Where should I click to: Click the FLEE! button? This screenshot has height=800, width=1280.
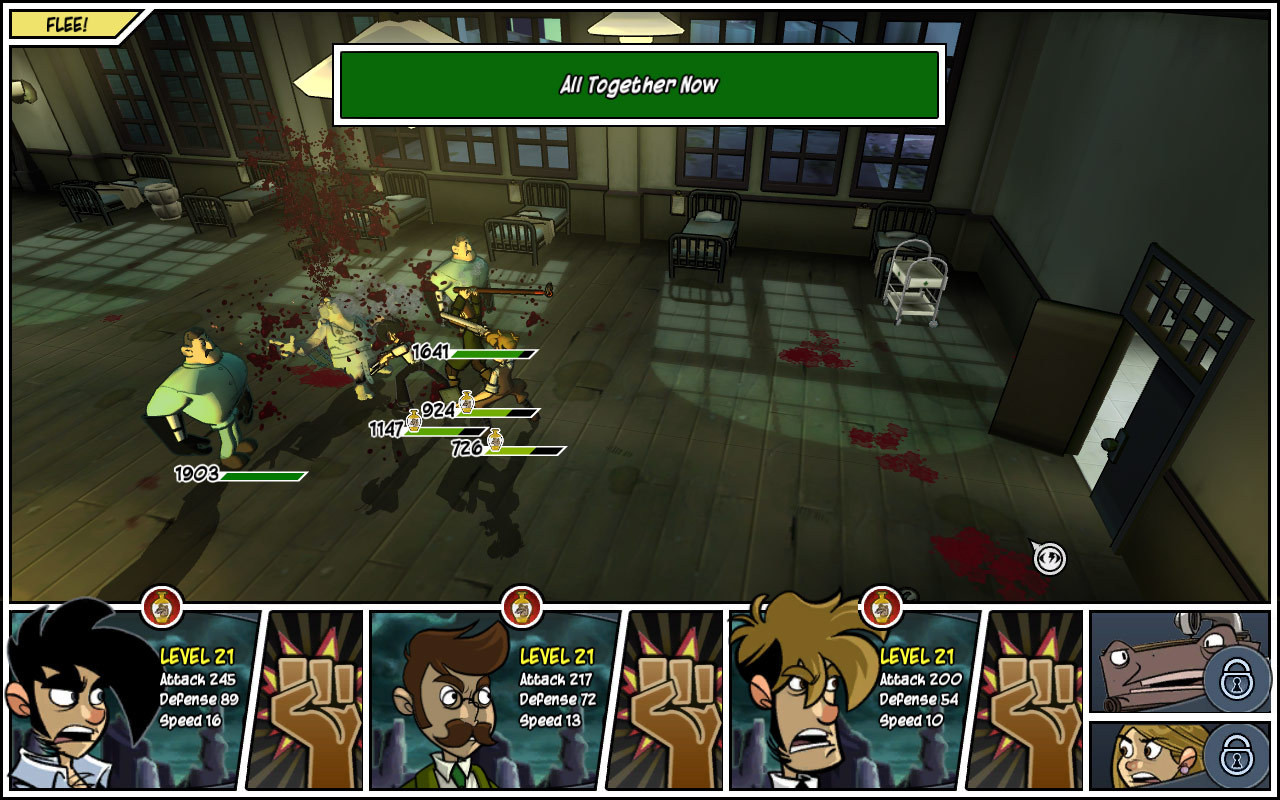coord(68,25)
